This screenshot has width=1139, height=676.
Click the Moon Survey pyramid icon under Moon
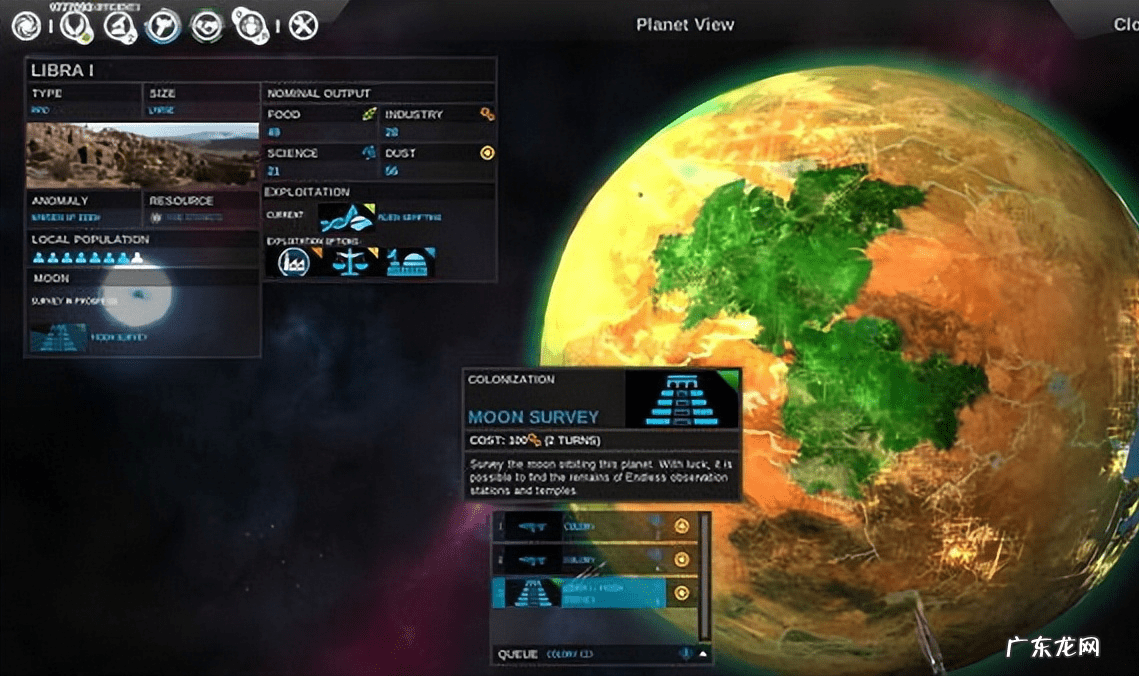tap(60, 337)
